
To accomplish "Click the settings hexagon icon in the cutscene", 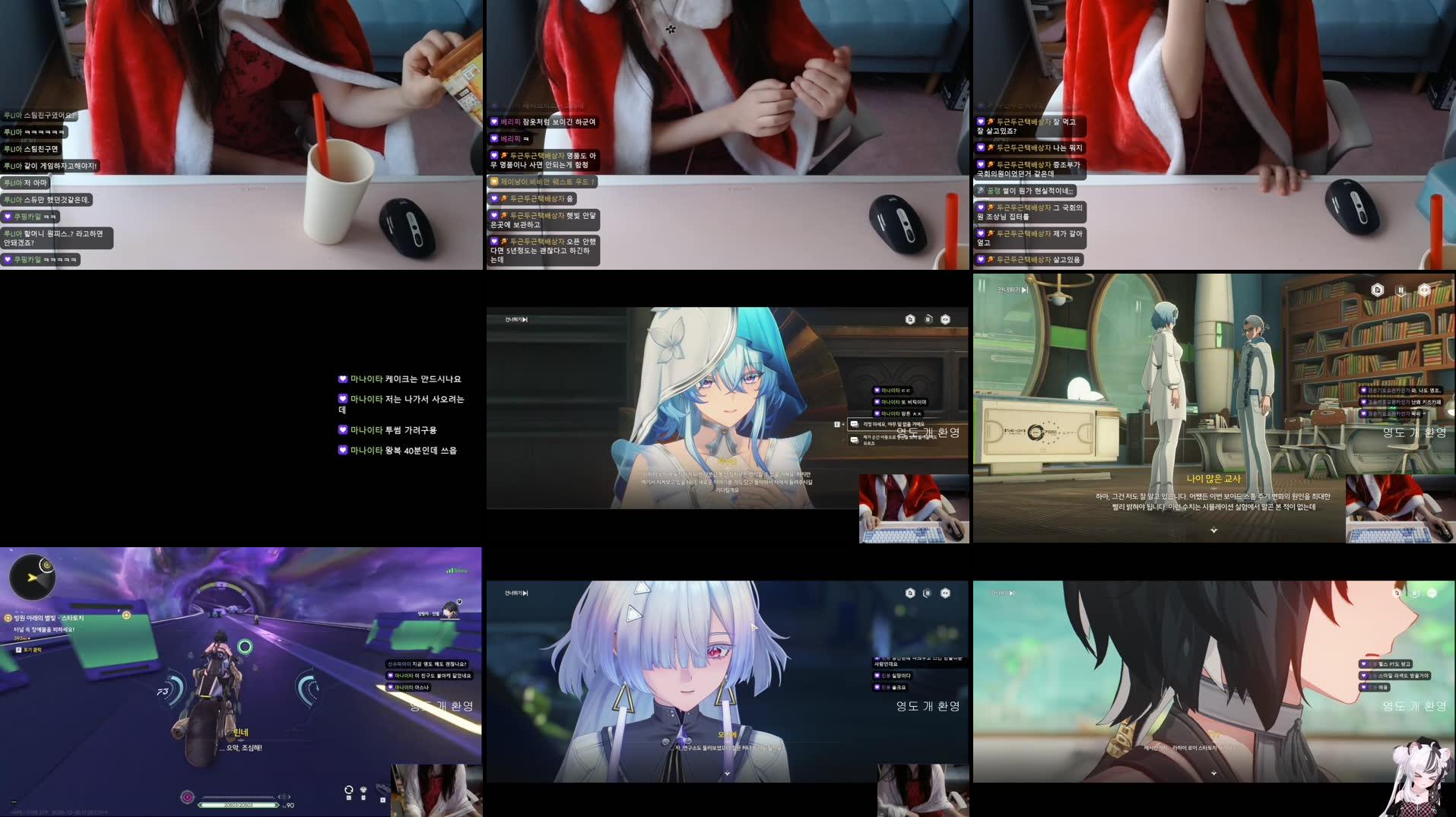I will pyautogui.click(x=945, y=319).
